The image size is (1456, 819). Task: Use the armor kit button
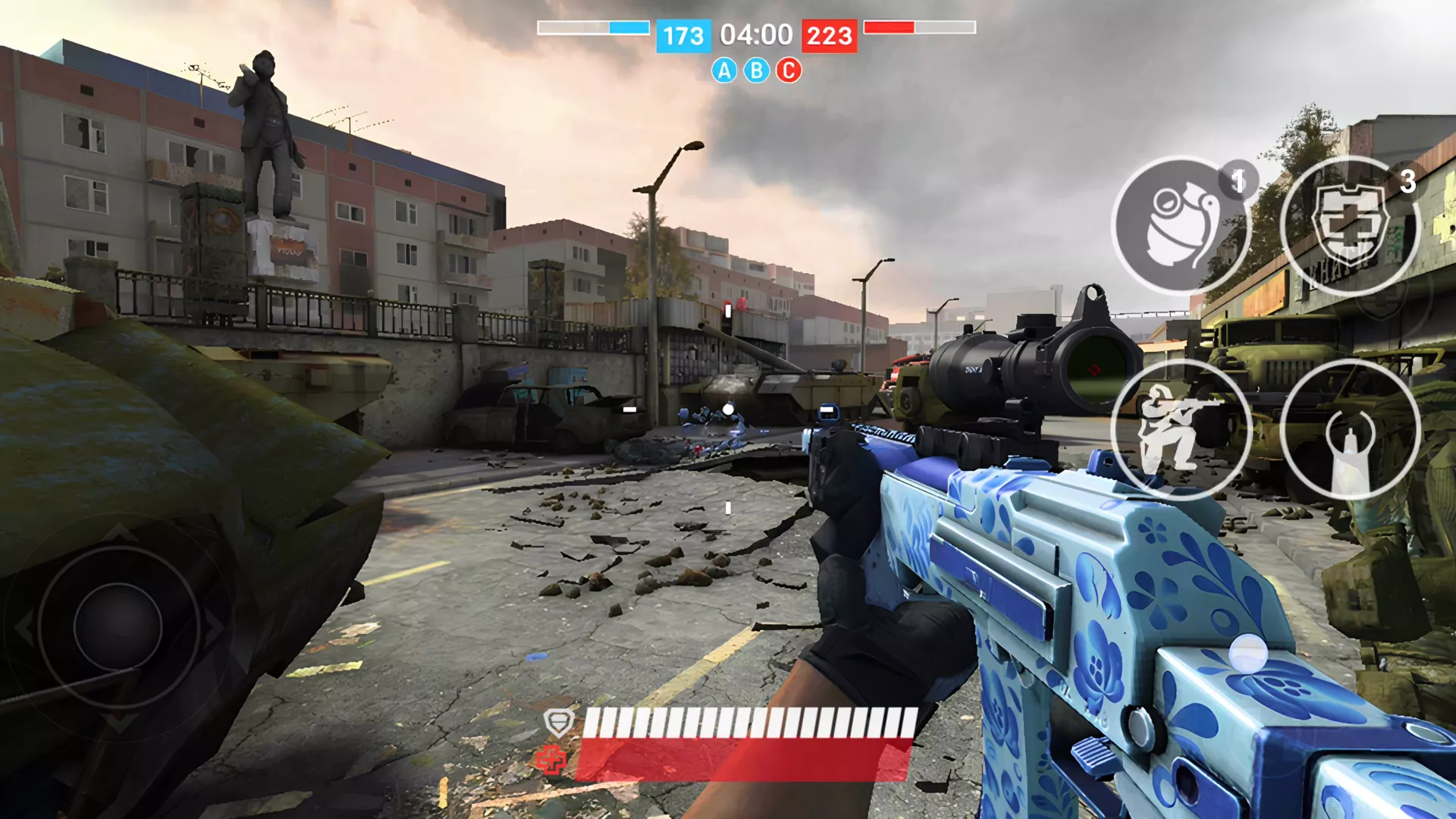(1349, 225)
